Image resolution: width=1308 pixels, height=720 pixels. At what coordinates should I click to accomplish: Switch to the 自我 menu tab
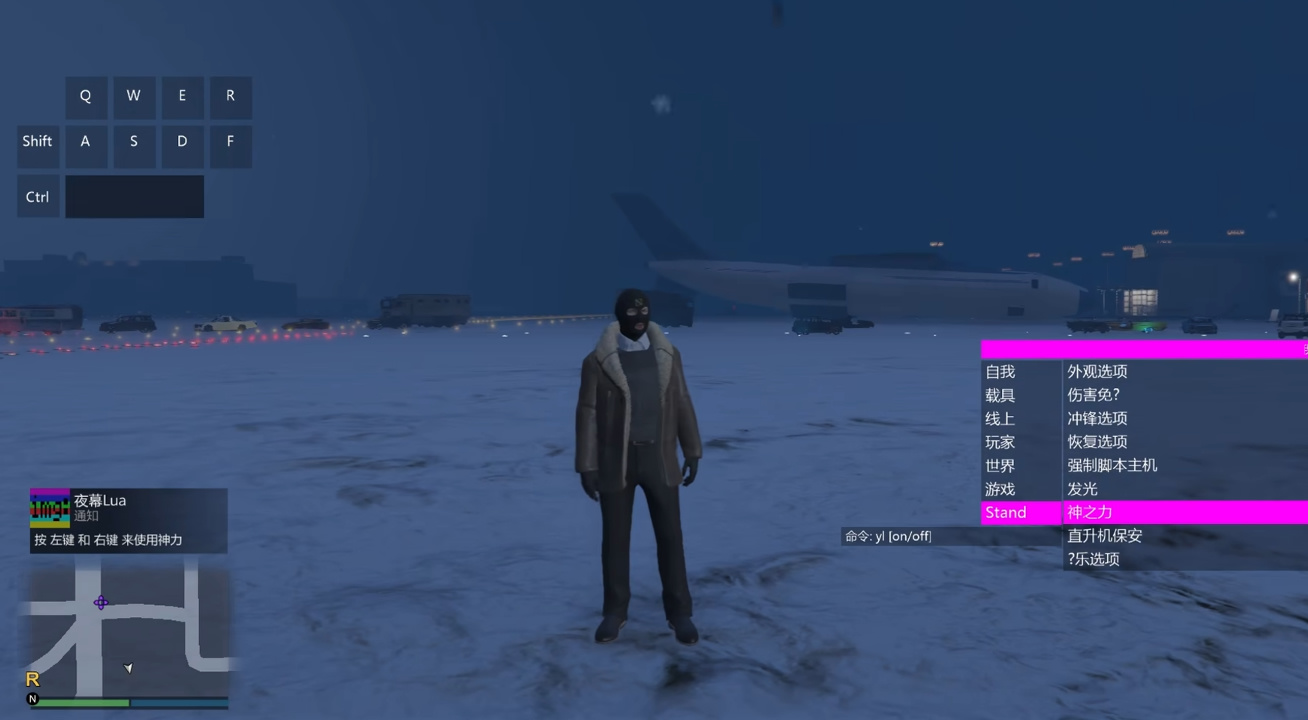click(x=999, y=371)
